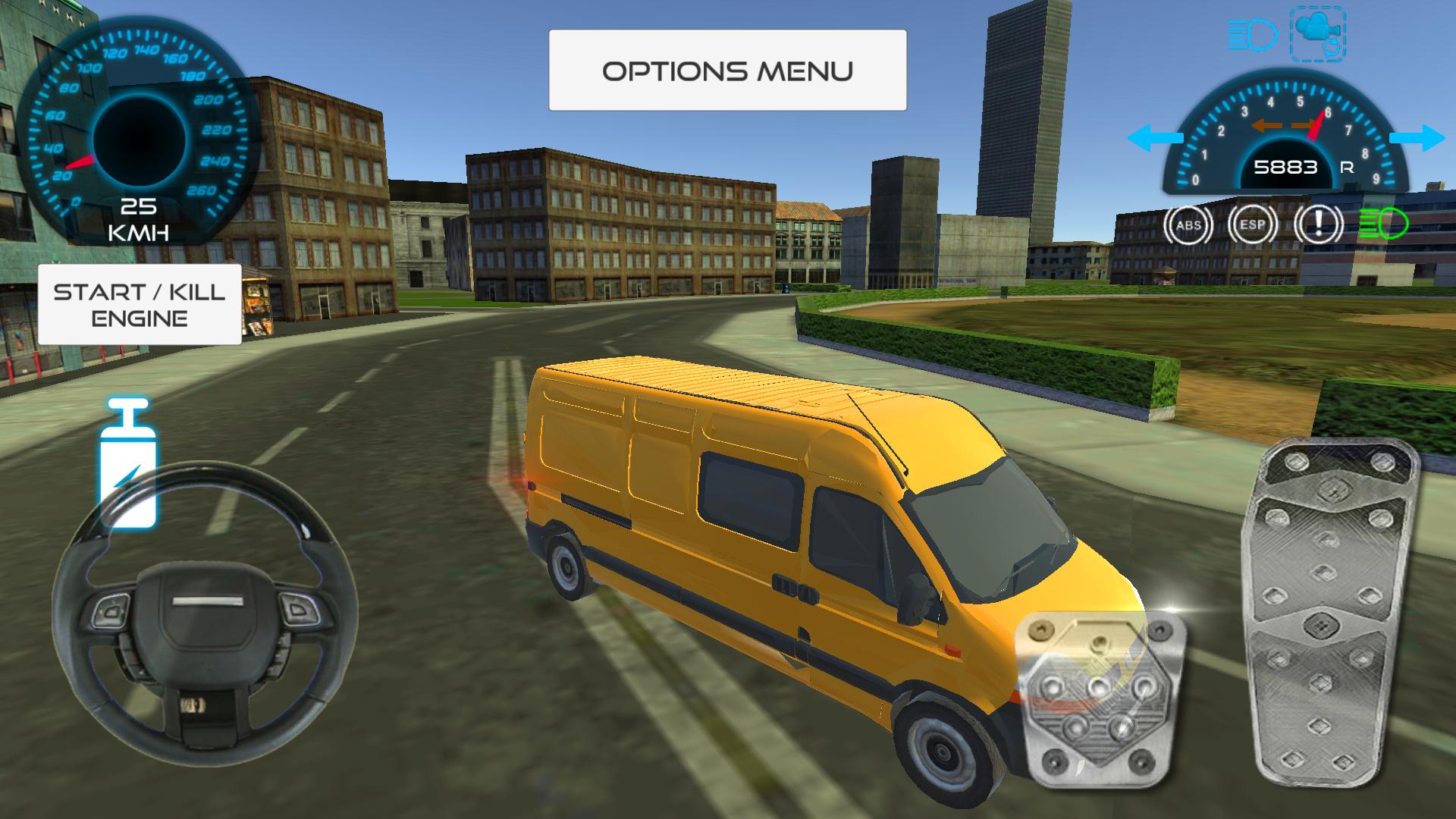1456x819 pixels.
Task: Open the Options Menu
Action: point(726,70)
